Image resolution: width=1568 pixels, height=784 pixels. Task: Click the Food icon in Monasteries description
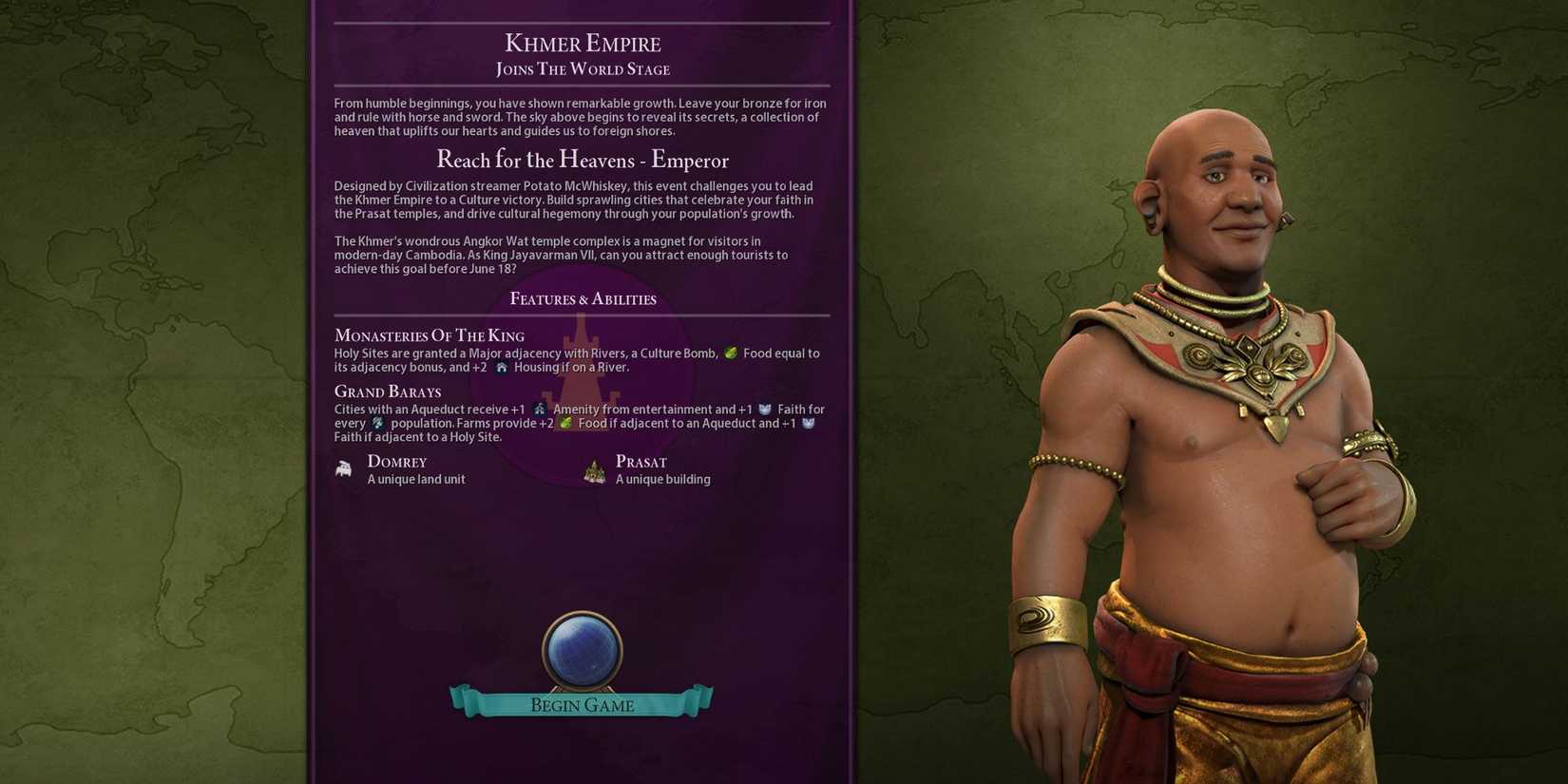click(x=730, y=353)
